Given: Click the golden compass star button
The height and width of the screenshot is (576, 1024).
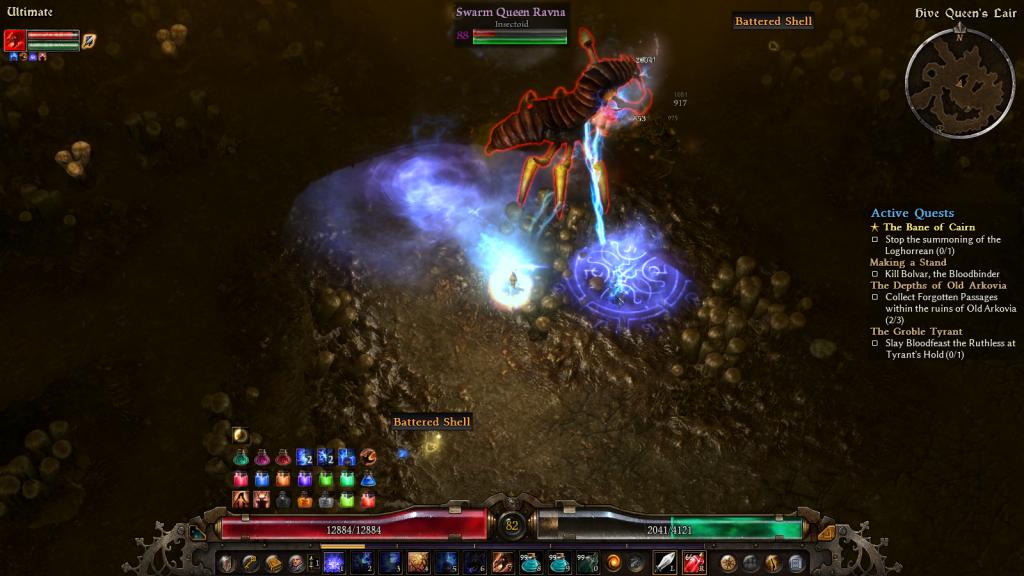Looking at the screenshot, I should click(x=728, y=563).
